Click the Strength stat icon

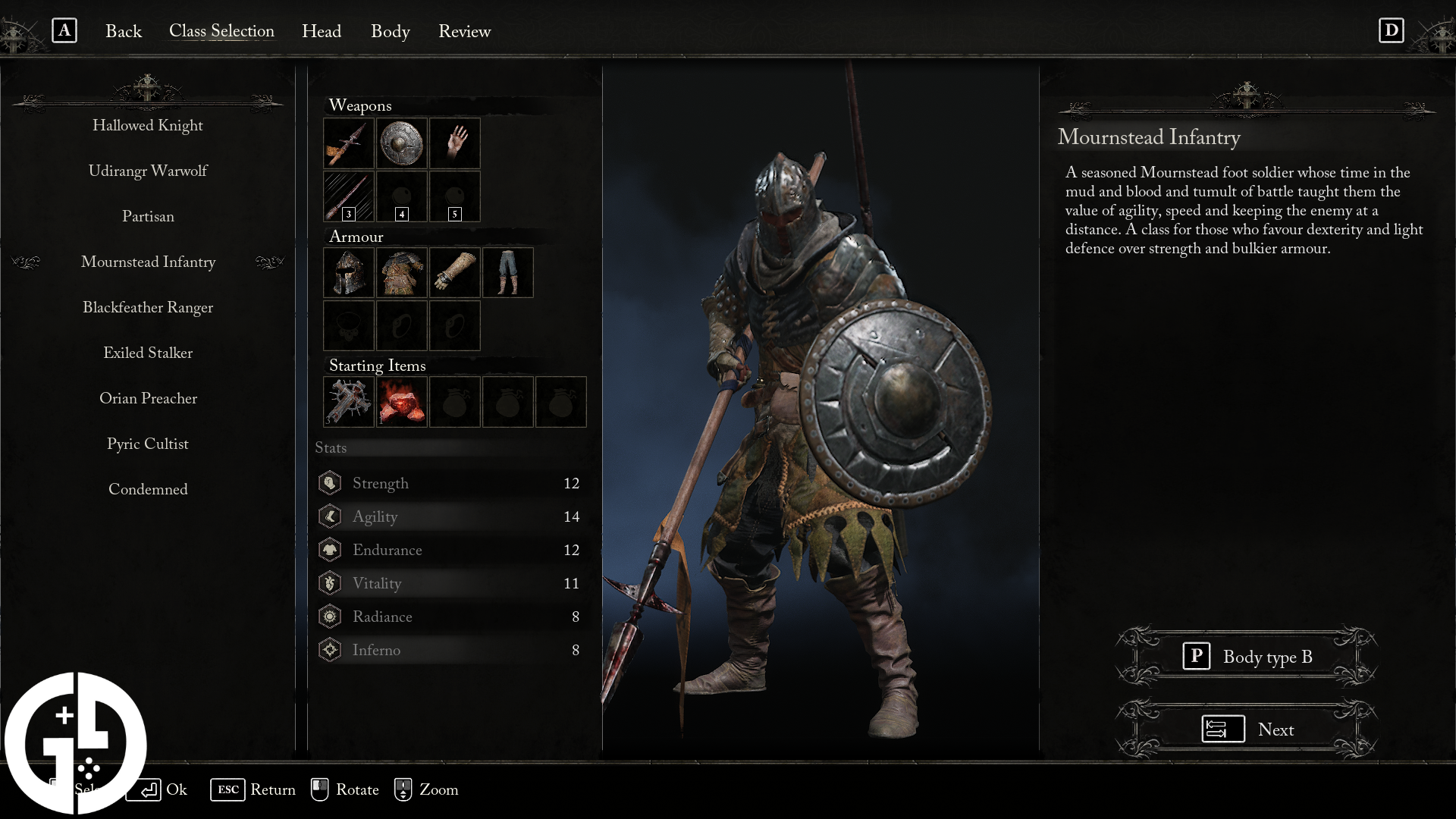[330, 482]
